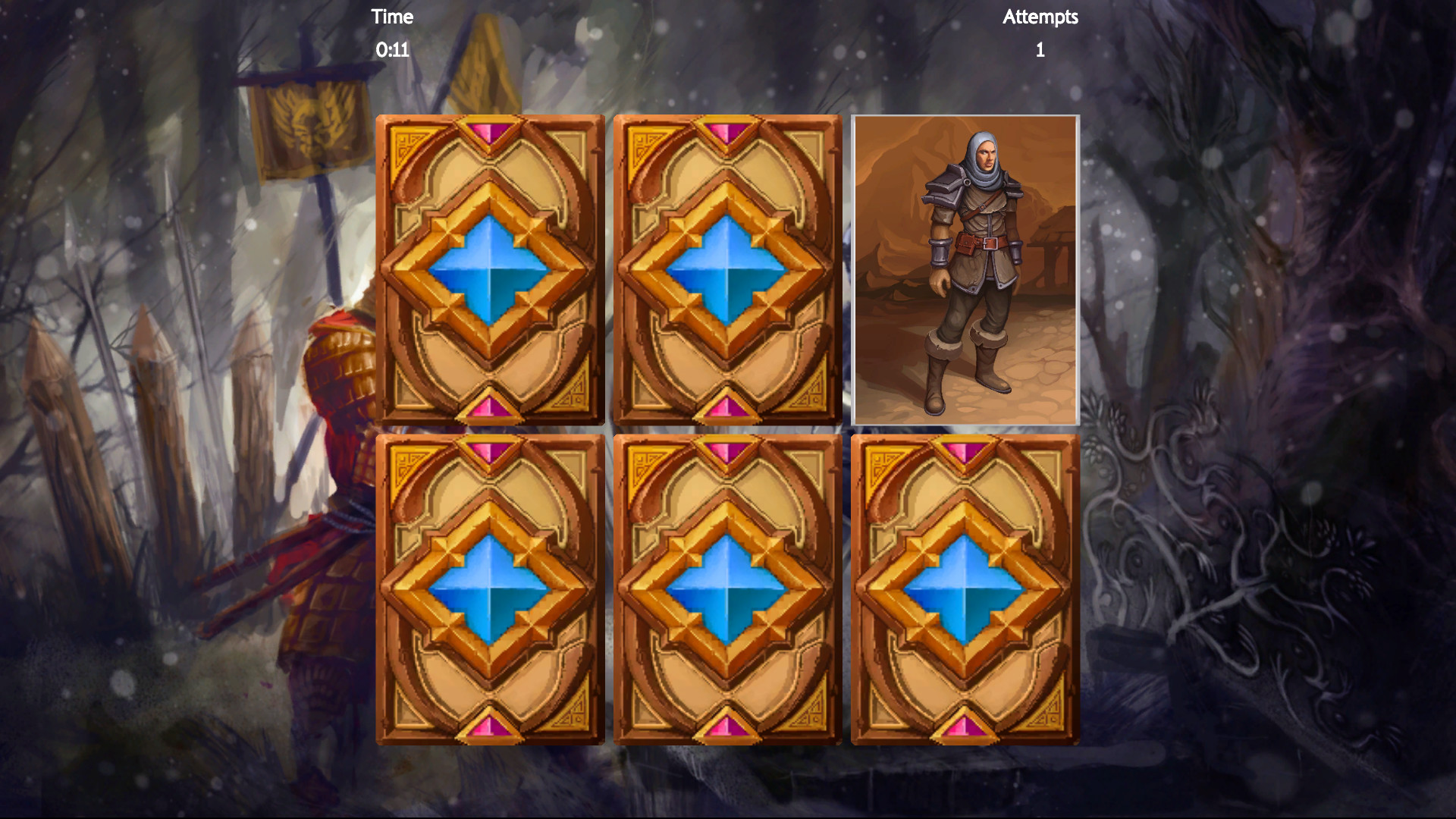
Task: Click the blue diamond on the bottom-middle card
Action: coord(726,591)
